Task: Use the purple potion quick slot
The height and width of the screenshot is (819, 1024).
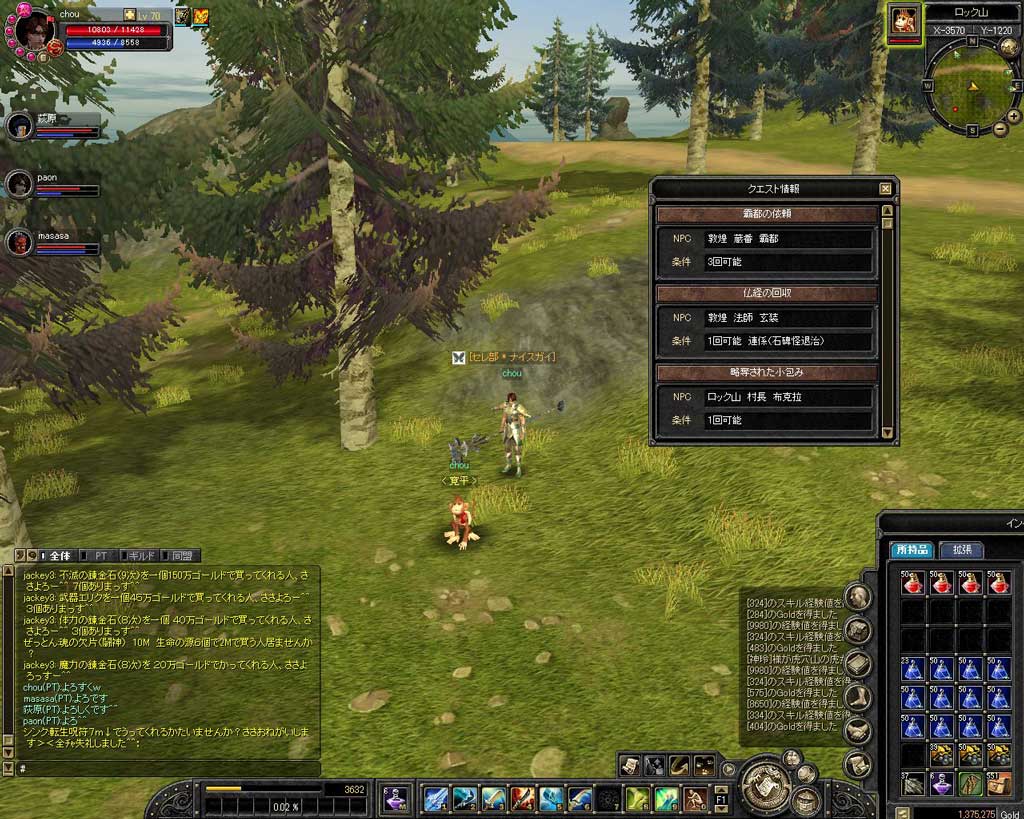Action: coord(396,798)
